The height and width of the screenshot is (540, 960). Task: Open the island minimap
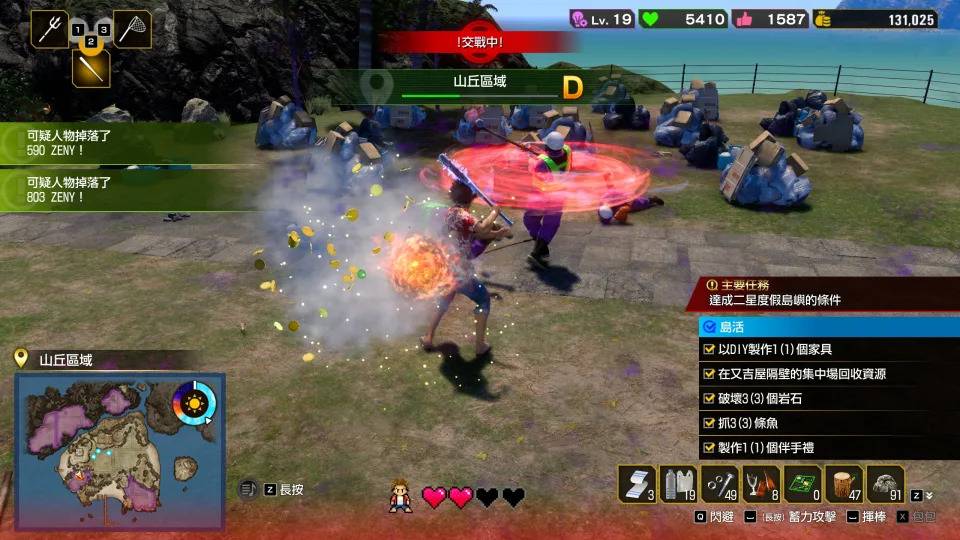(x=120, y=450)
